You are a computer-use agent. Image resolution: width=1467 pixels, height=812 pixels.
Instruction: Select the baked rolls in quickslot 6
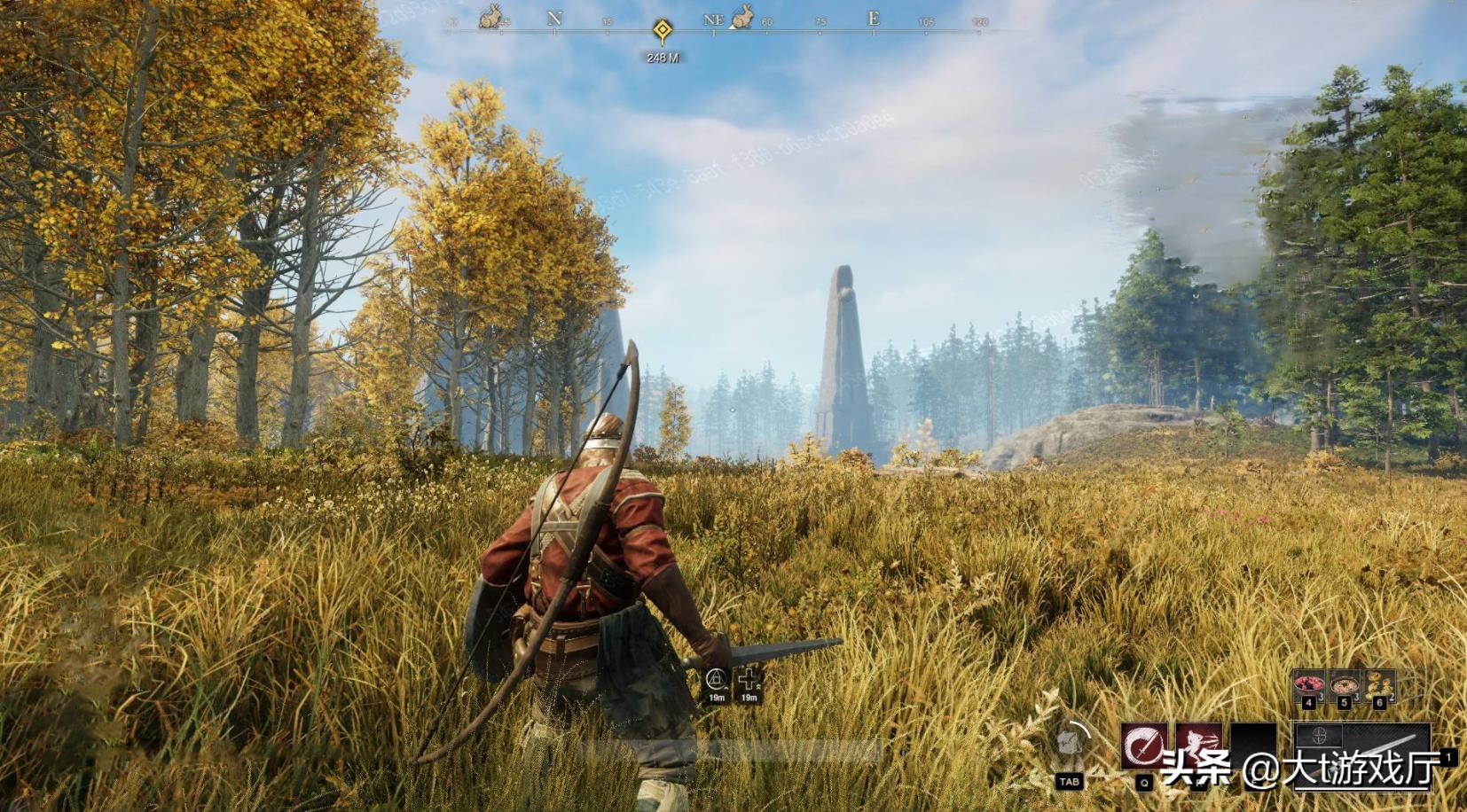(x=1379, y=684)
